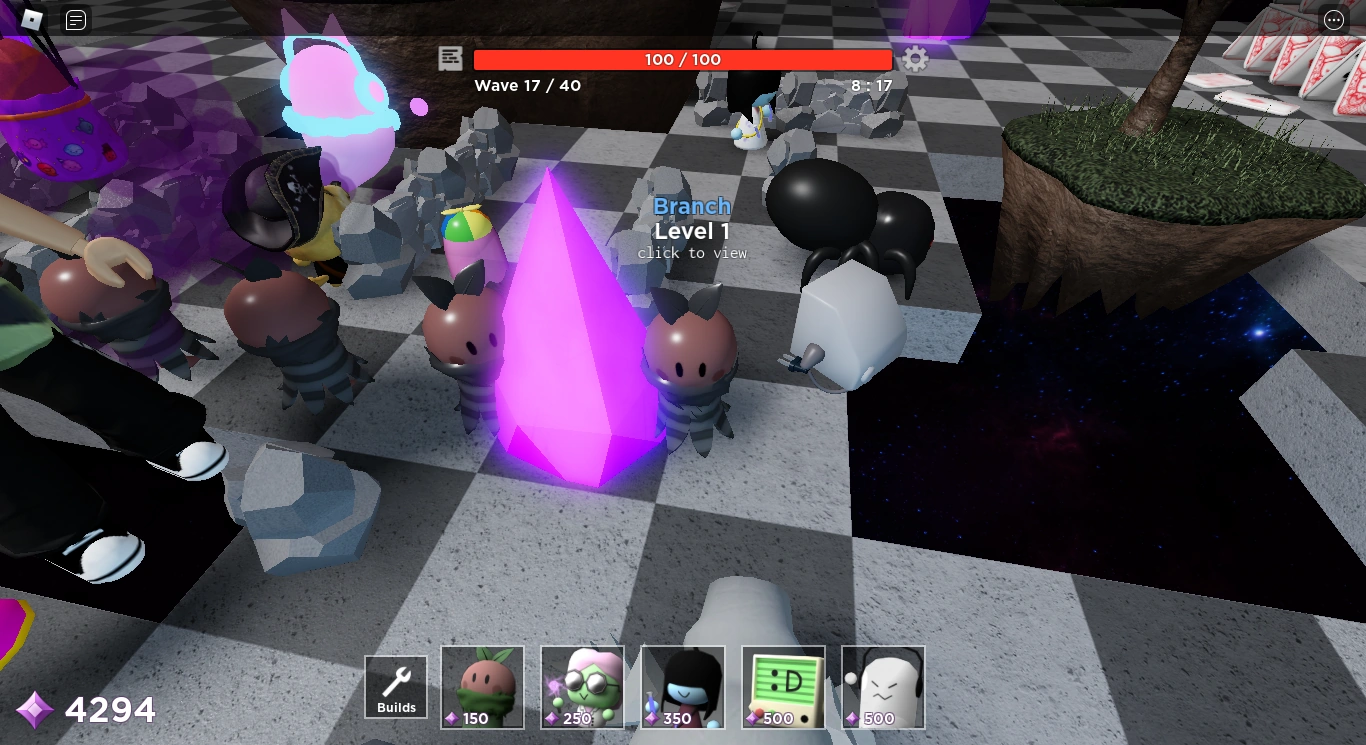
Task: Open the in-game chat icon
Action: [75, 19]
